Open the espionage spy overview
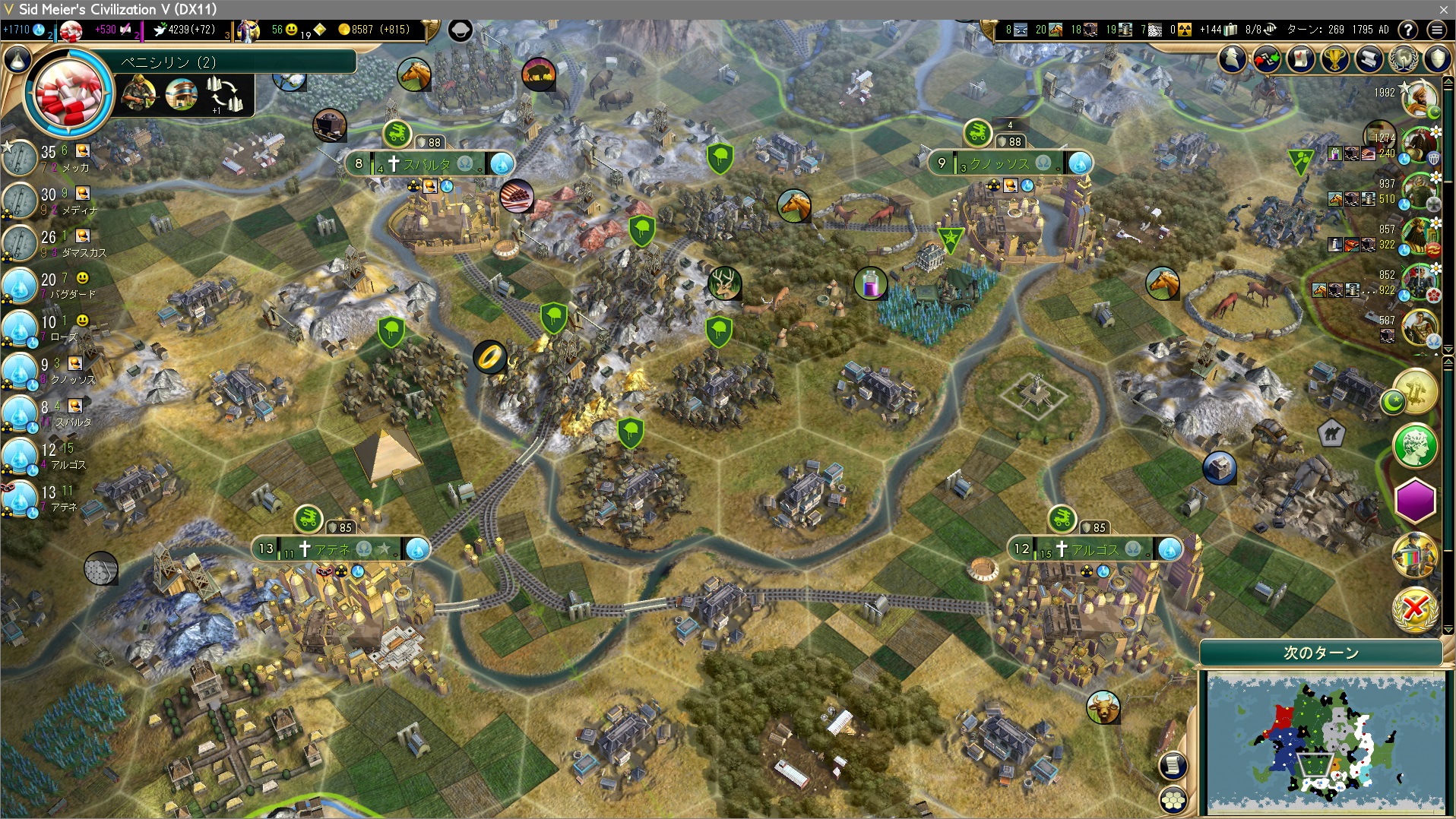 [x=1233, y=59]
